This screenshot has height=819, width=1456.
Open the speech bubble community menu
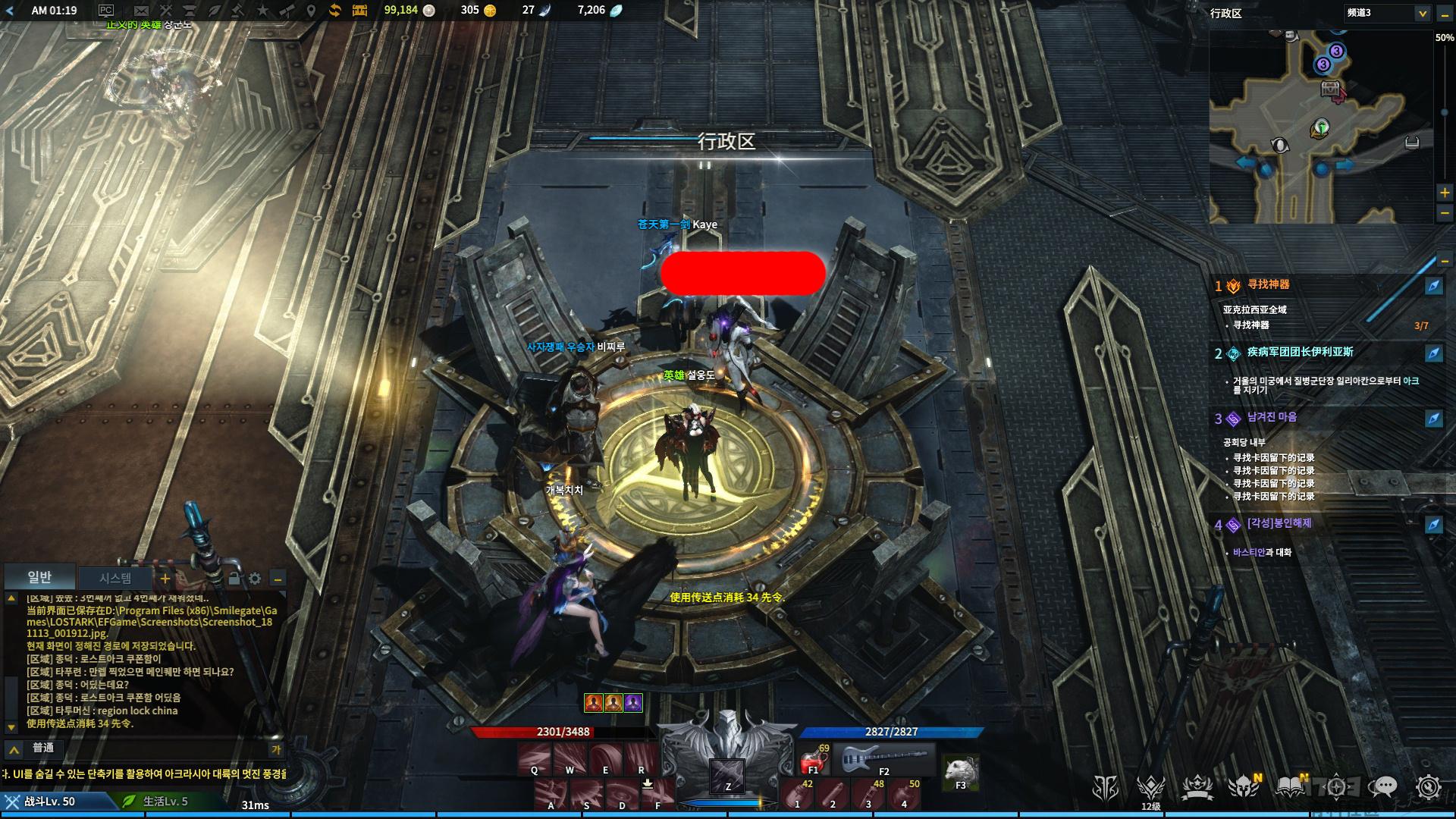point(1385,788)
